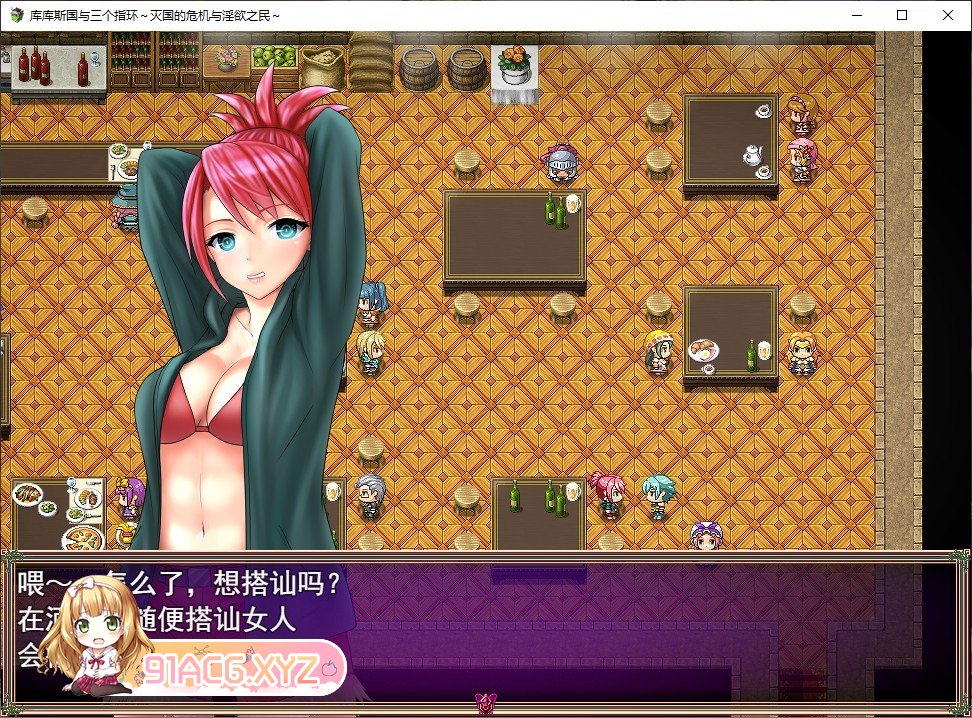Maximize the game window
972x718 pixels.
click(x=902, y=15)
